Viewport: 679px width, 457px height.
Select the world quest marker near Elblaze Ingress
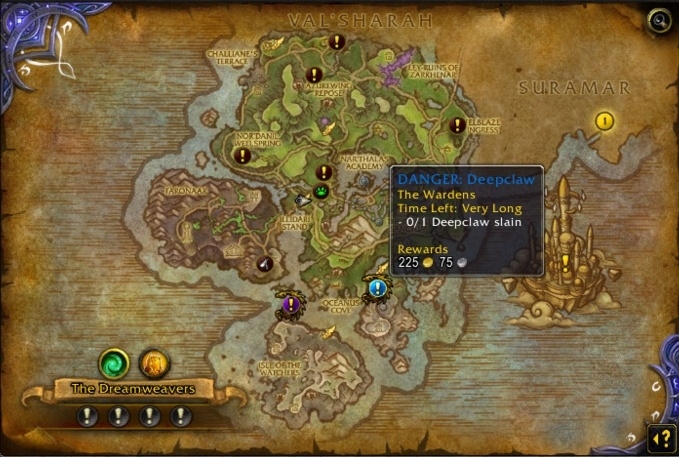457,125
